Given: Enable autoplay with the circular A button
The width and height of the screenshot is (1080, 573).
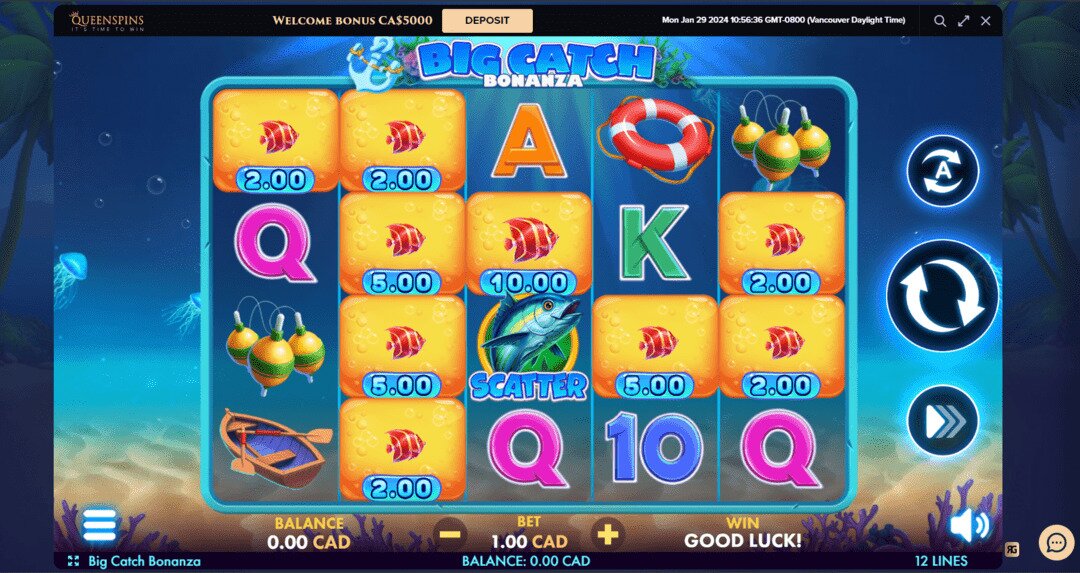Looking at the screenshot, I should tap(941, 171).
